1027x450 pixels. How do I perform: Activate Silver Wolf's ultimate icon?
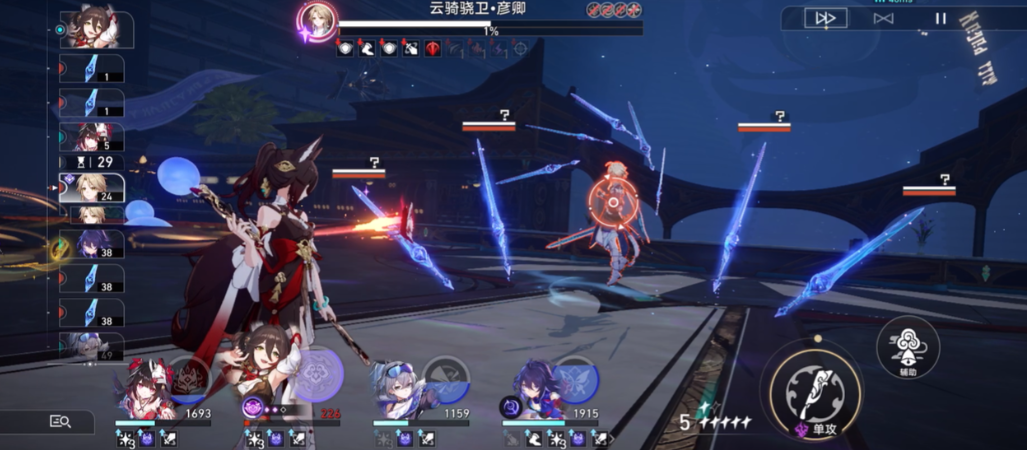(445, 378)
